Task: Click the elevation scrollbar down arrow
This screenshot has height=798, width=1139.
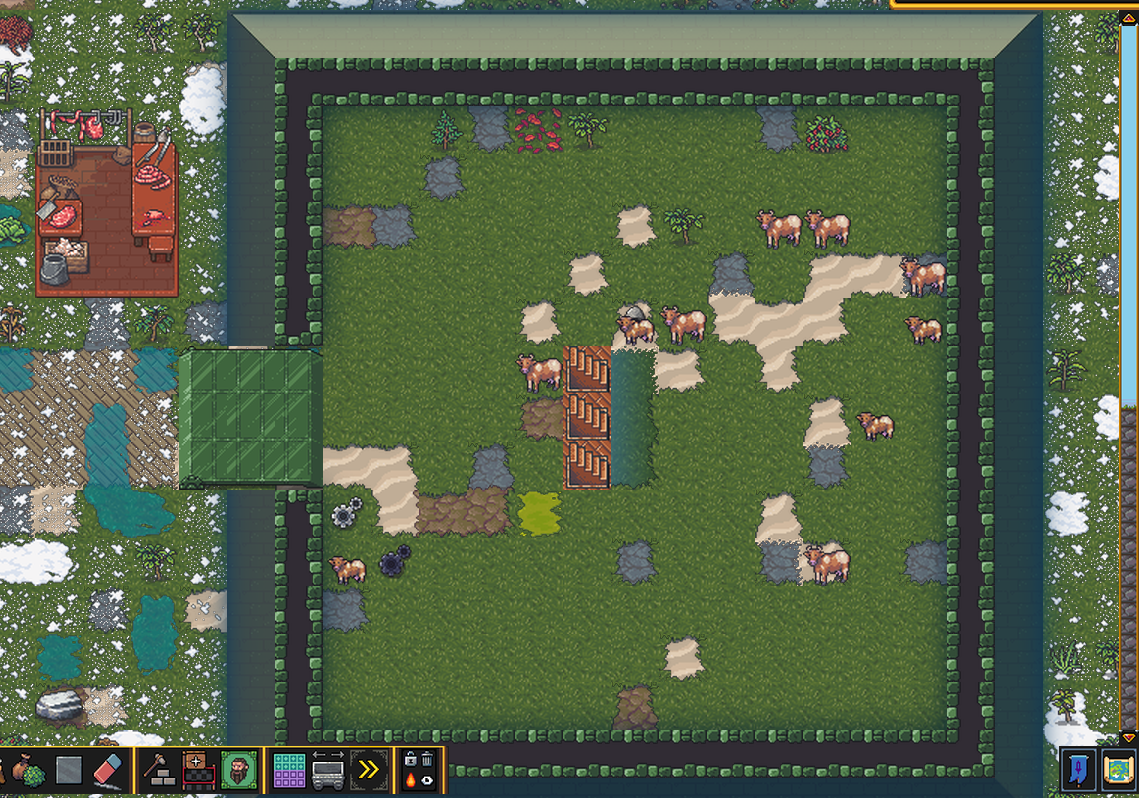Action: pyautogui.click(x=1129, y=737)
